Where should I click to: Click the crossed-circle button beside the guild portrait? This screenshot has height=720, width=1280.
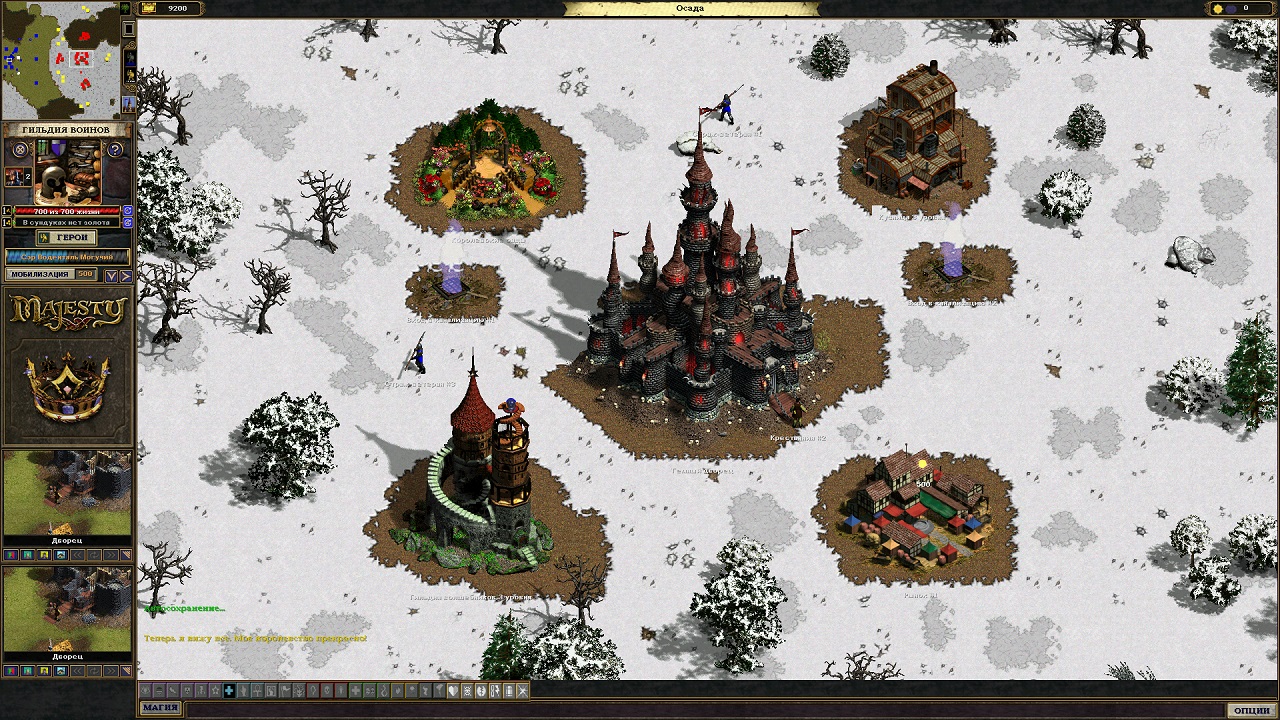tap(19, 150)
